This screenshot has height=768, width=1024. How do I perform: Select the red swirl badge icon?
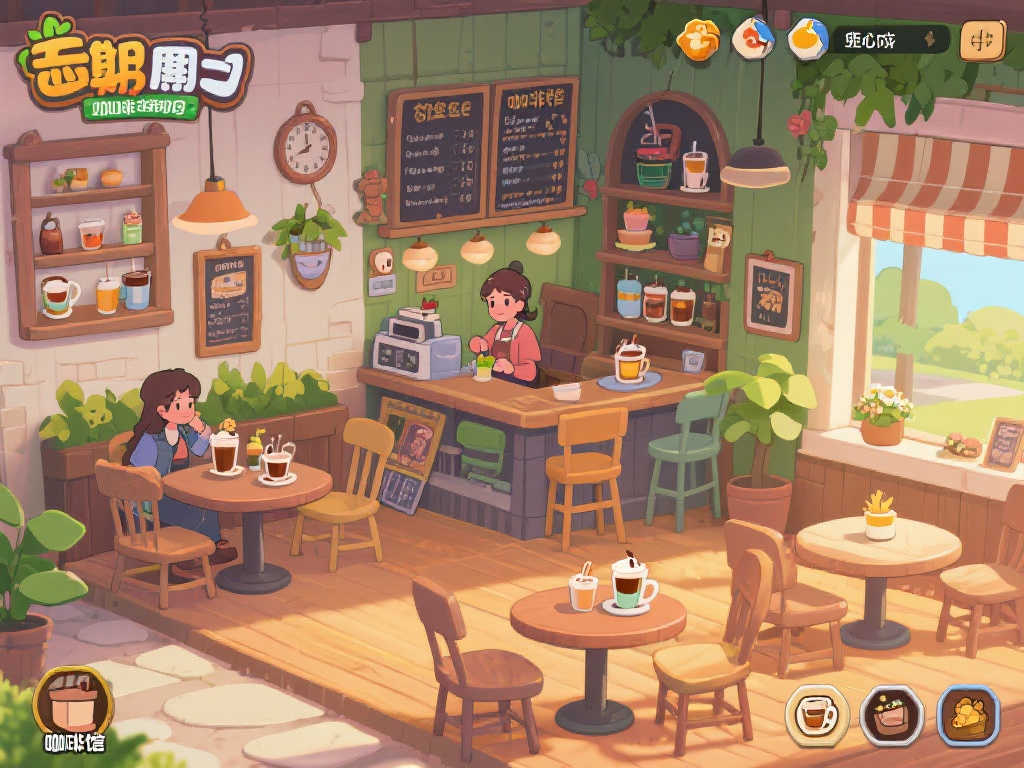[x=753, y=39]
